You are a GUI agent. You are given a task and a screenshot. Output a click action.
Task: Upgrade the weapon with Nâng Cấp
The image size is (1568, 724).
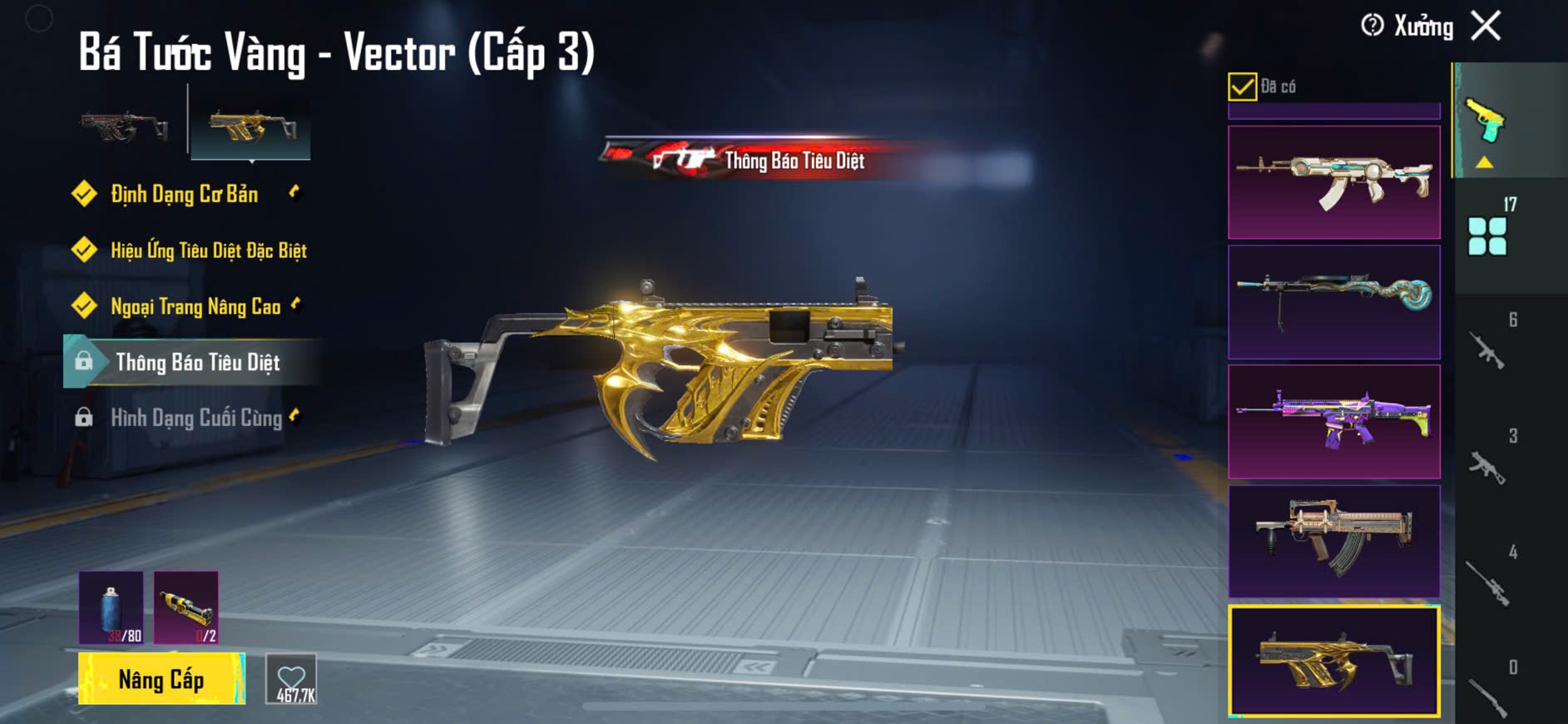pos(161,679)
